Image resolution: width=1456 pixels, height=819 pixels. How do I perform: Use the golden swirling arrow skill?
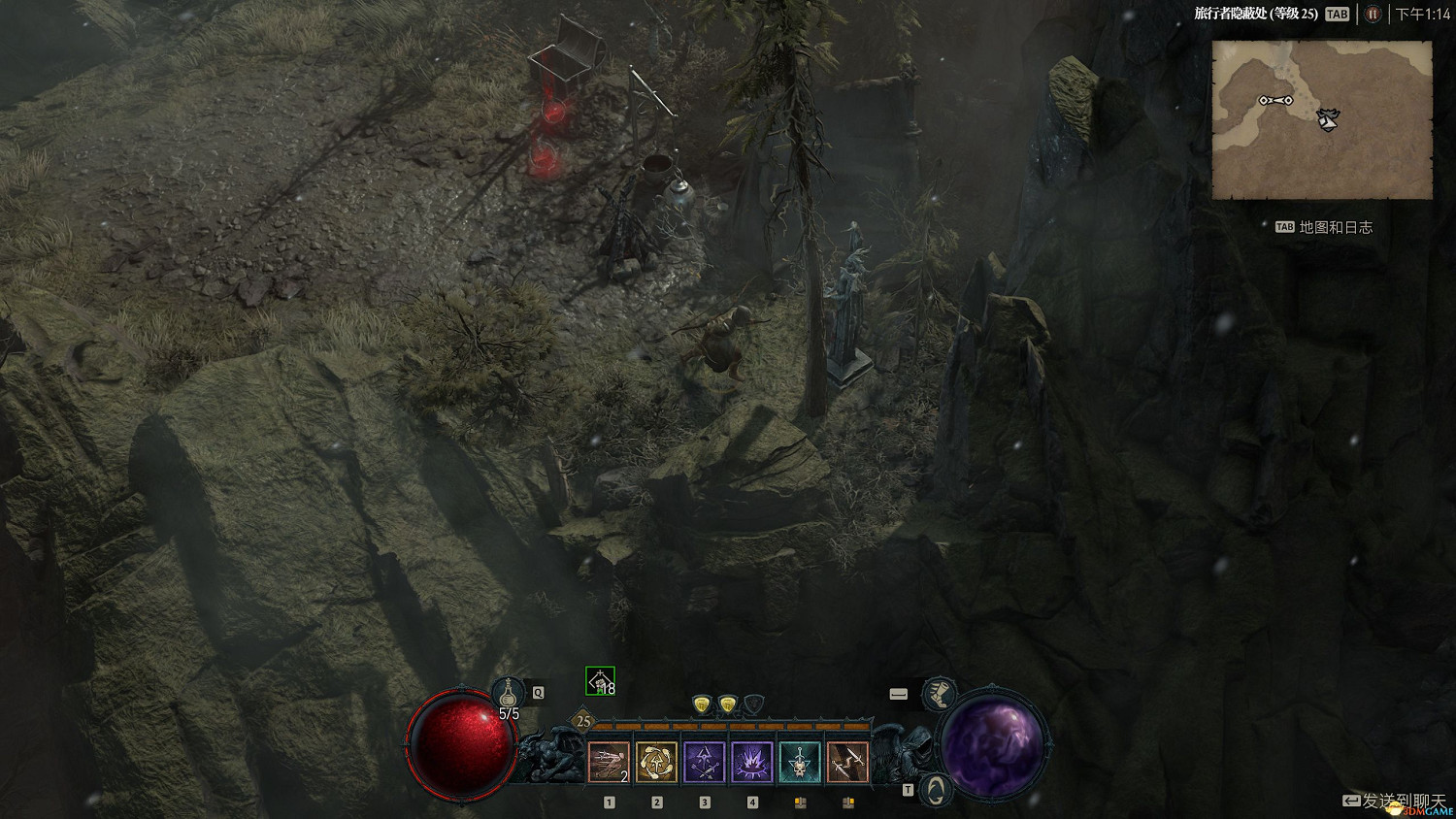tap(656, 763)
